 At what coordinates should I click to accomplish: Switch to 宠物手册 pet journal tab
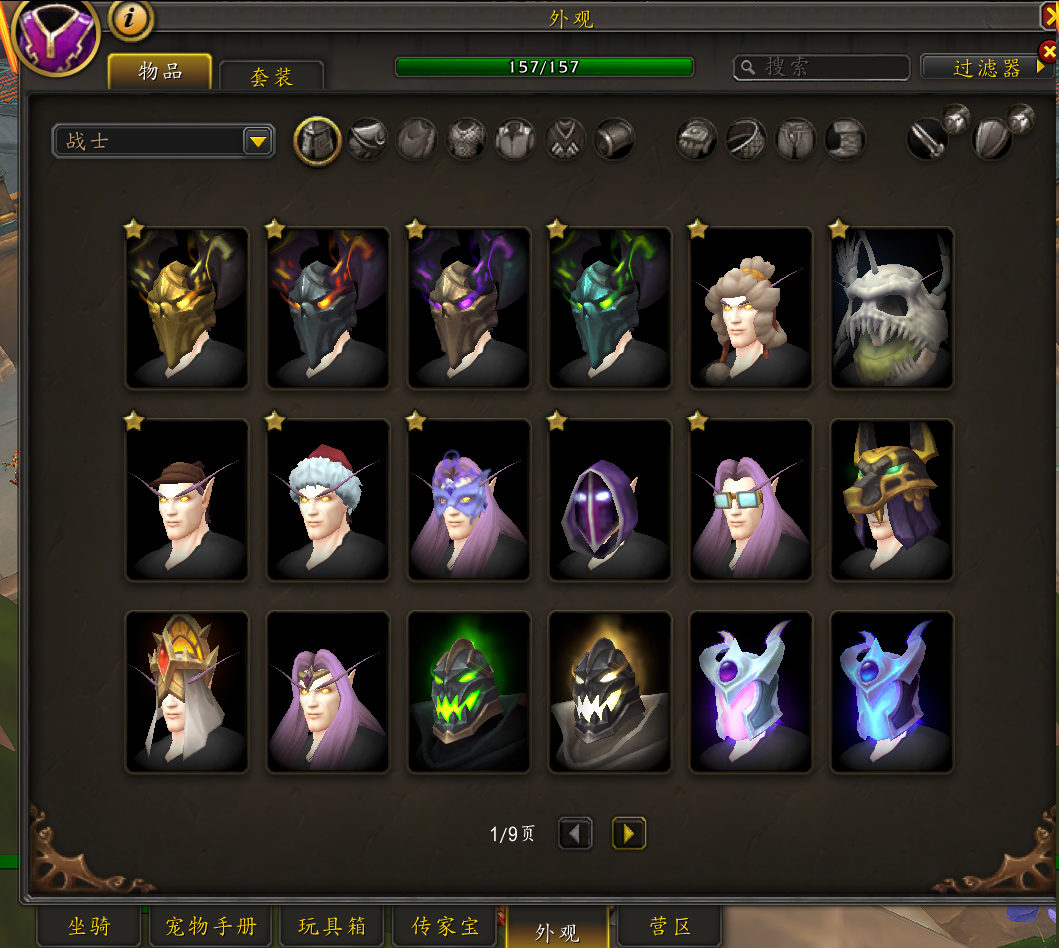tap(210, 927)
